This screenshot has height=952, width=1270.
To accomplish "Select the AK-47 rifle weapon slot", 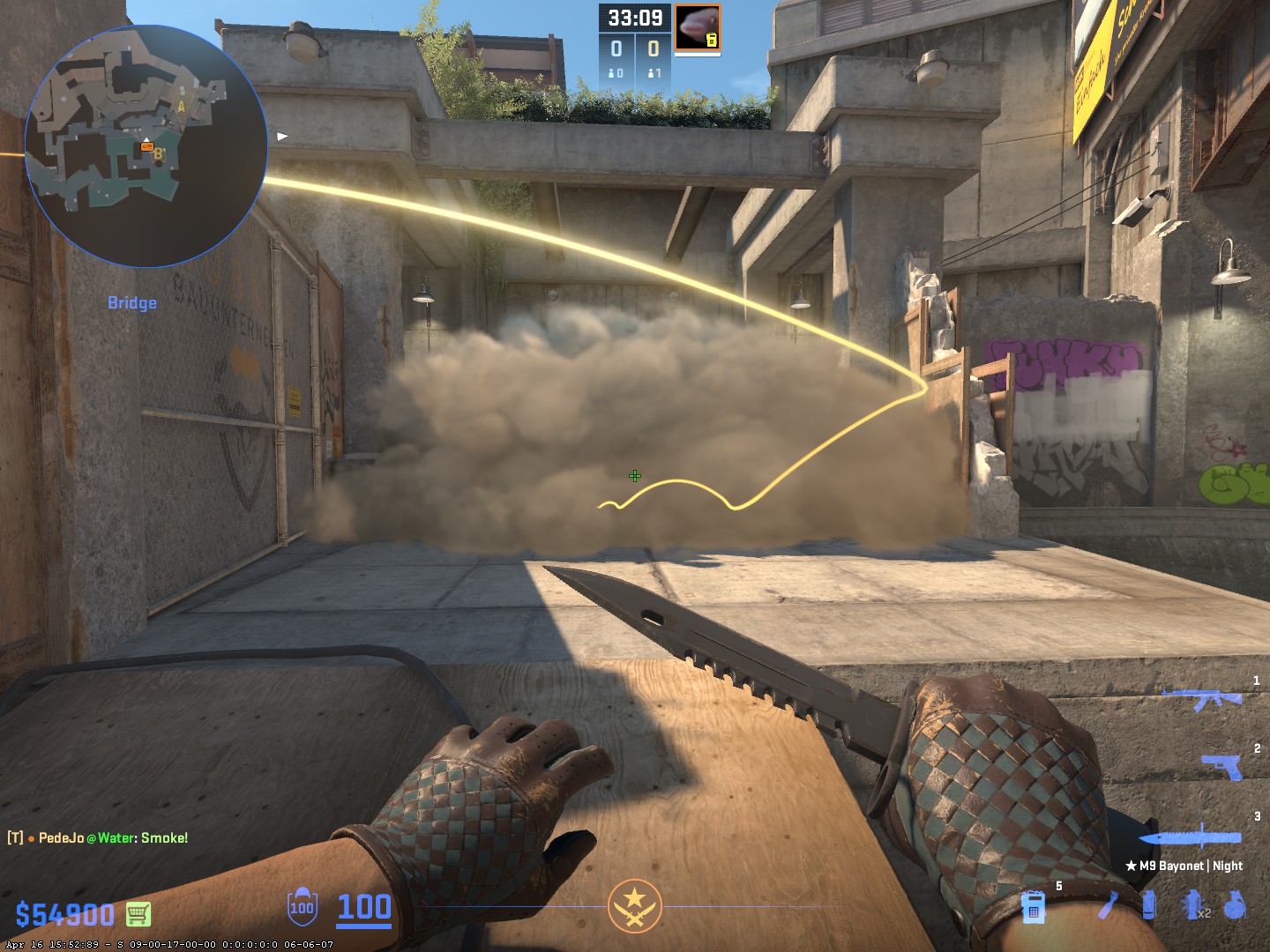I will 1201,698.
